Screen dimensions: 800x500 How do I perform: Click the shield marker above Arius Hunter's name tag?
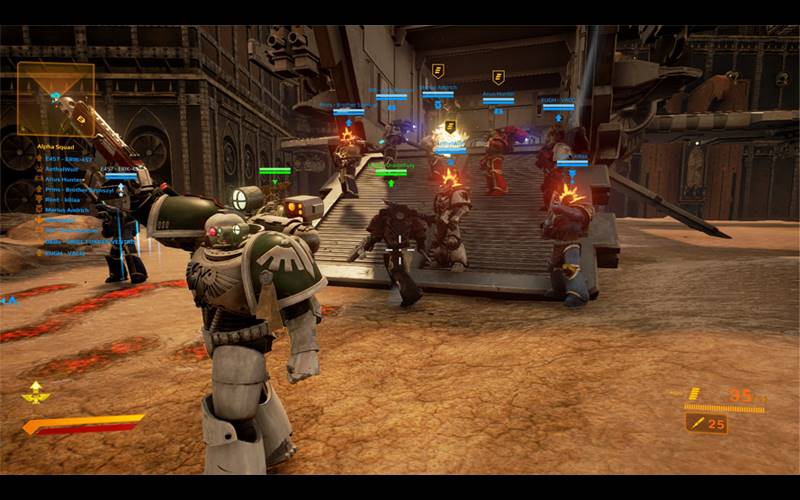pyautogui.click(x=498, y=77)
